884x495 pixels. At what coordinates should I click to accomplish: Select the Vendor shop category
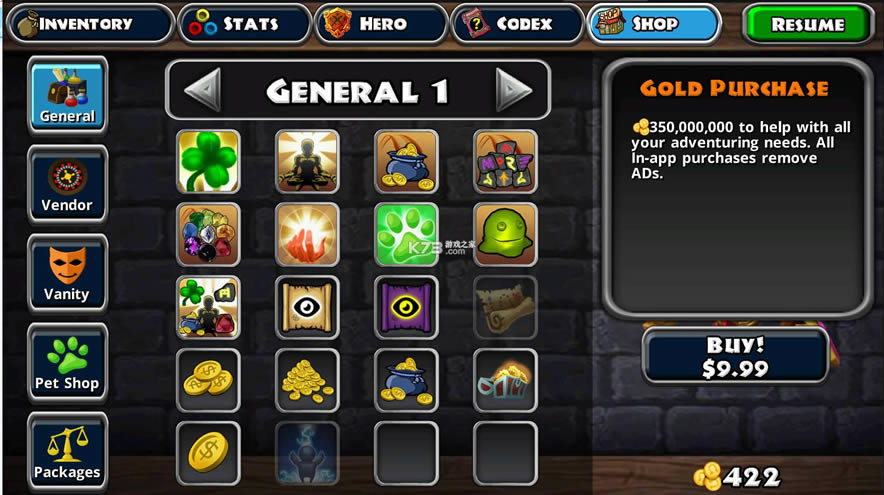[67, 183]
